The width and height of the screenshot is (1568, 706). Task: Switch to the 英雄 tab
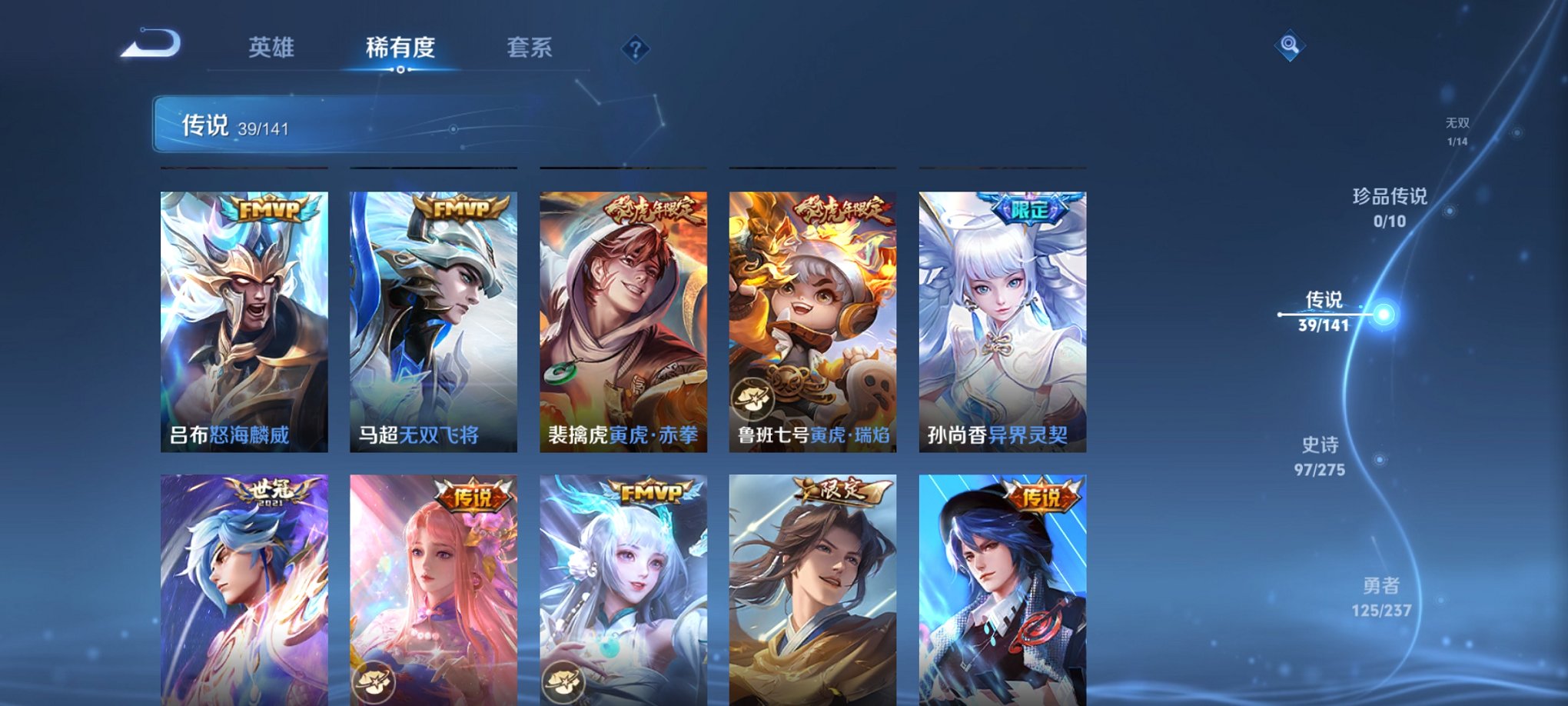tap(273, 48)
